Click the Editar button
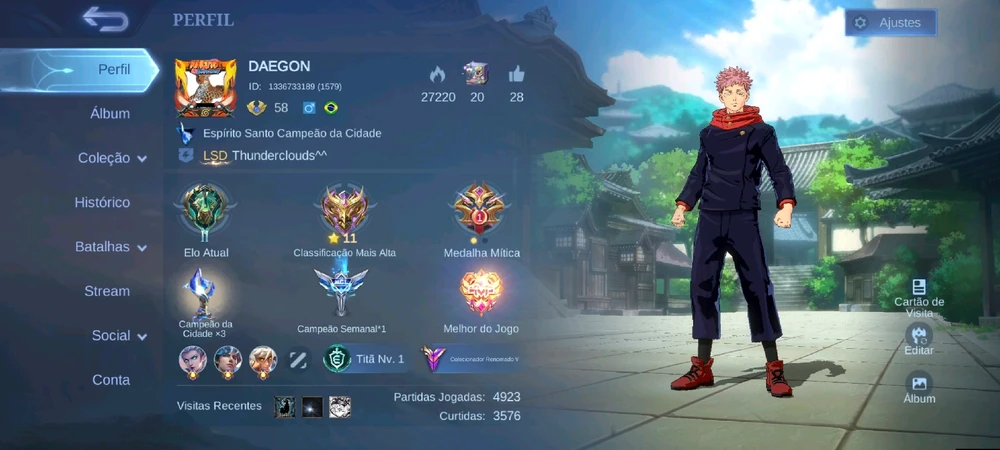Screen dimensions: 1000x450 click(918, 339)
